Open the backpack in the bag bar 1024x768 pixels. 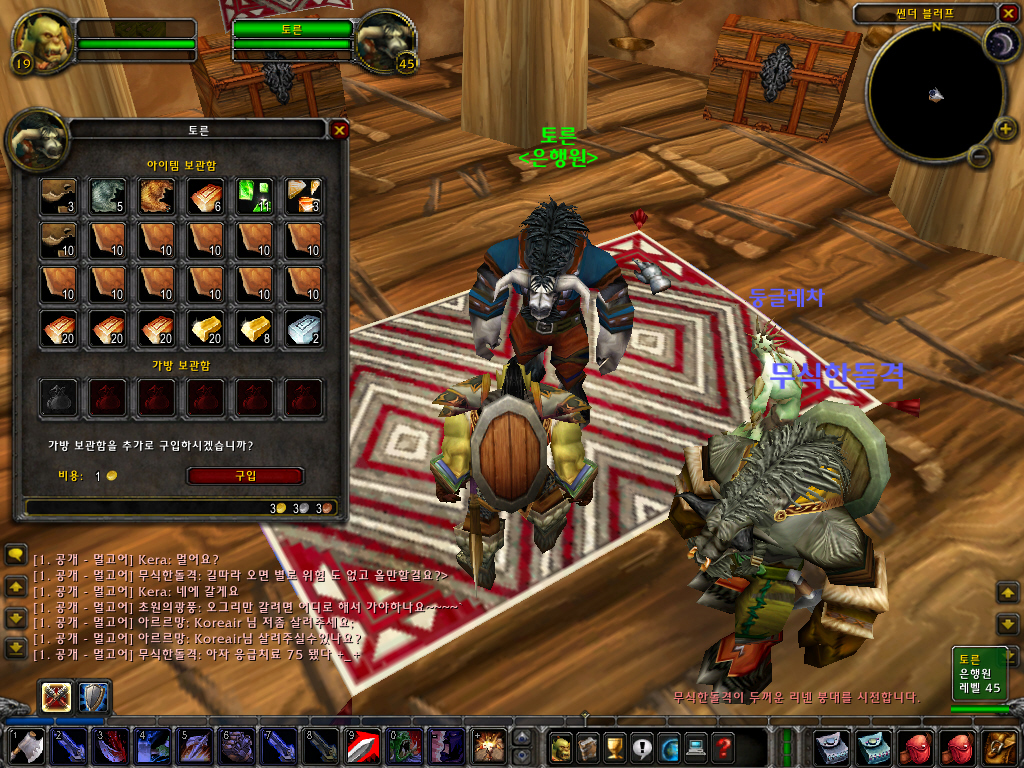coord(1001,747)
